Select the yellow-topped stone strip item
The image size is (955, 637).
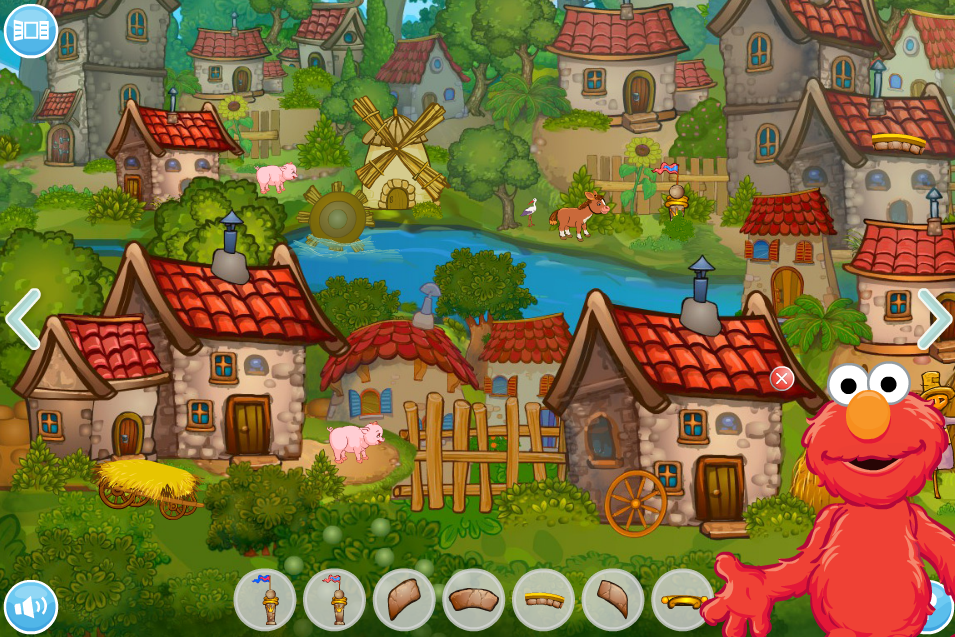[543, 599]
